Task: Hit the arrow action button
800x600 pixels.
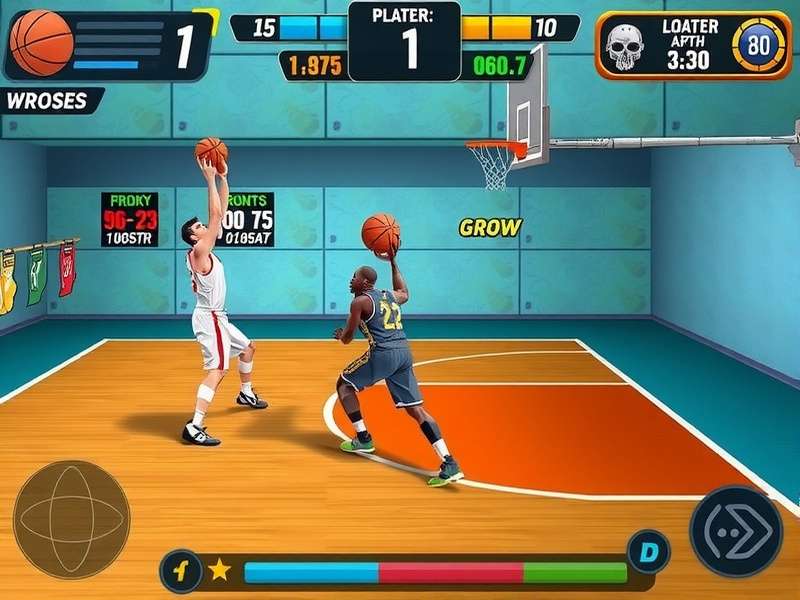Action: pos(736,531)
